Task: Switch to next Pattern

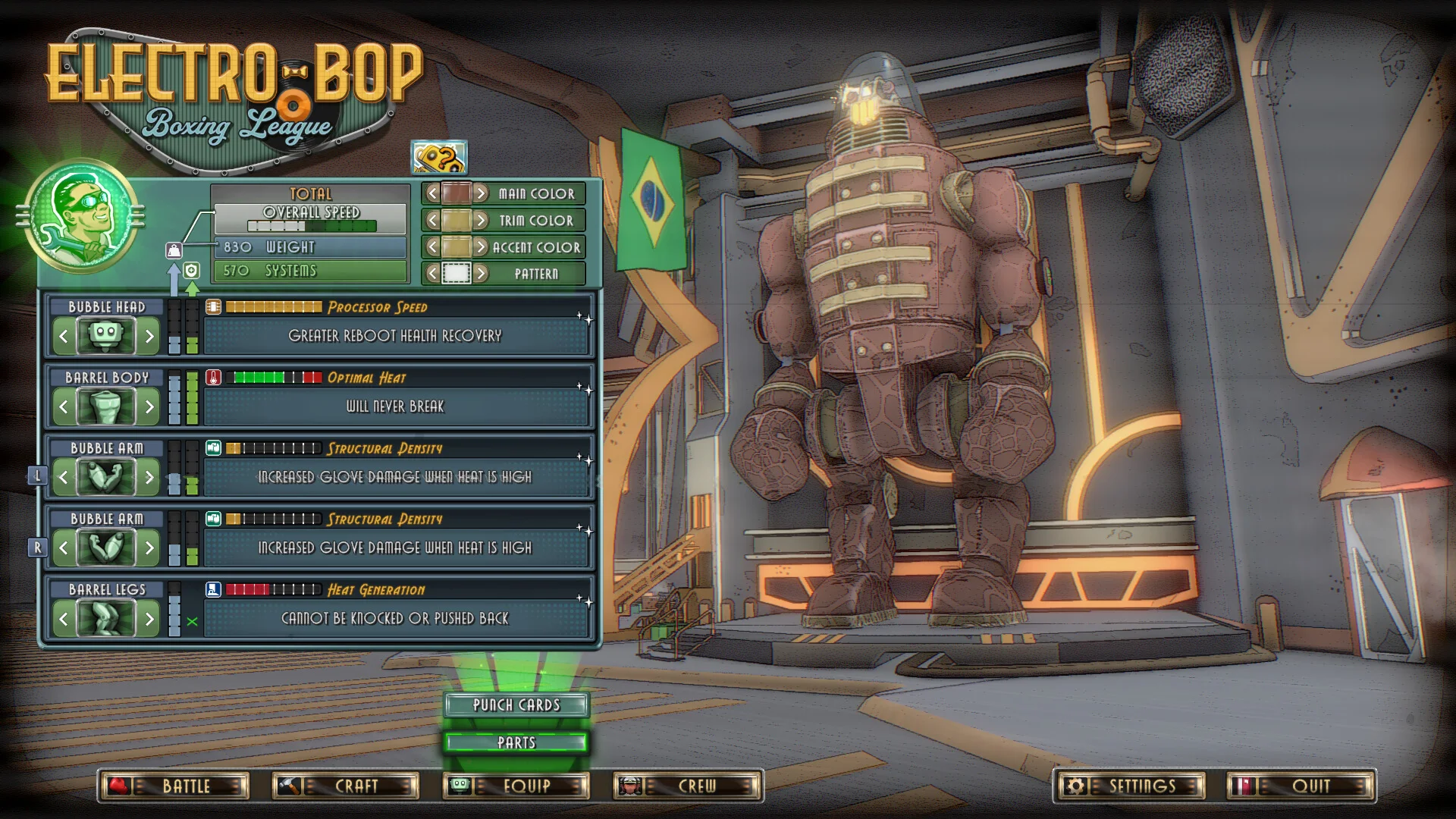Action: click(481, 274)
